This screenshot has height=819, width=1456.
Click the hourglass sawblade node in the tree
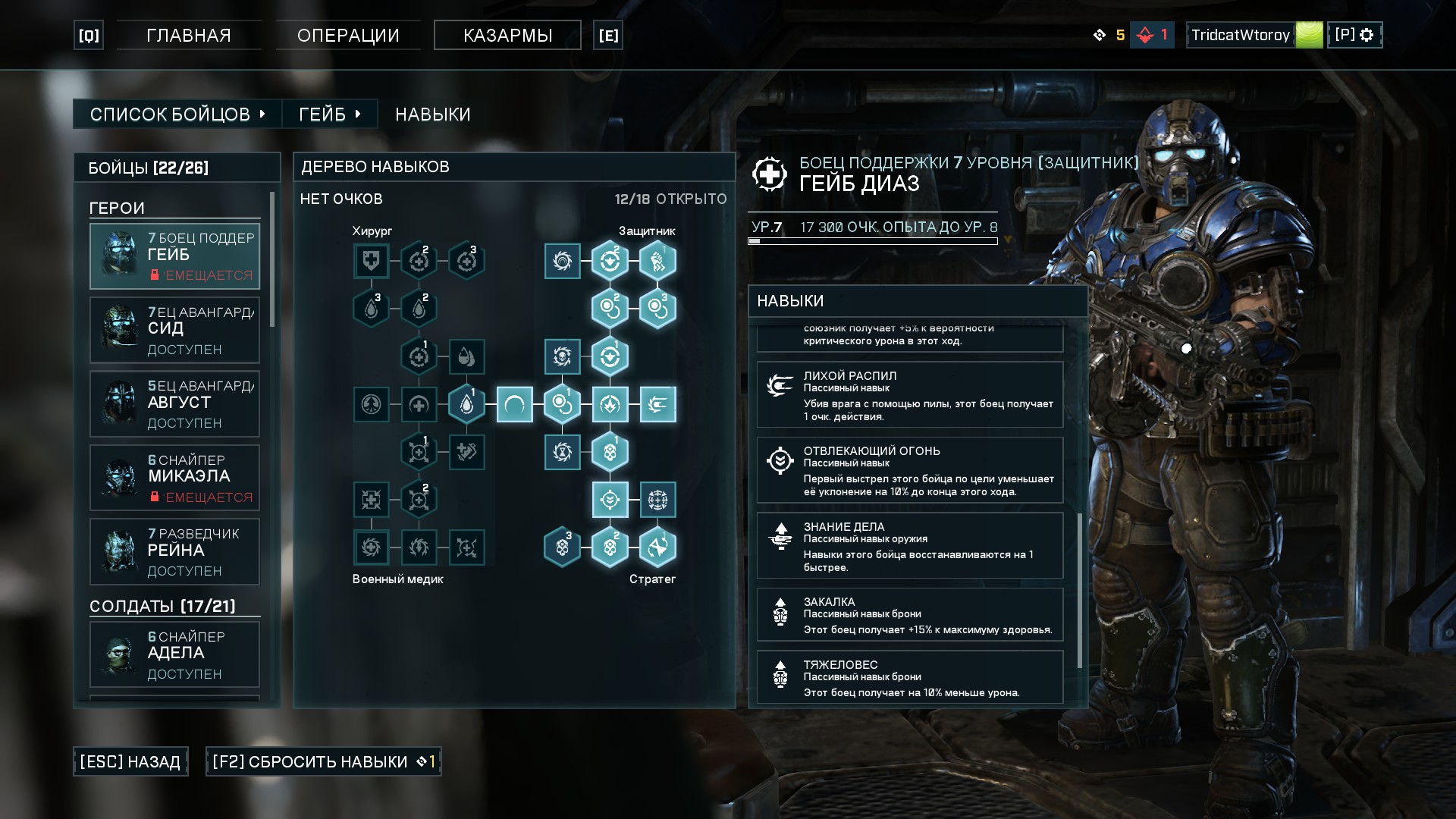click(x=561, y=450)
